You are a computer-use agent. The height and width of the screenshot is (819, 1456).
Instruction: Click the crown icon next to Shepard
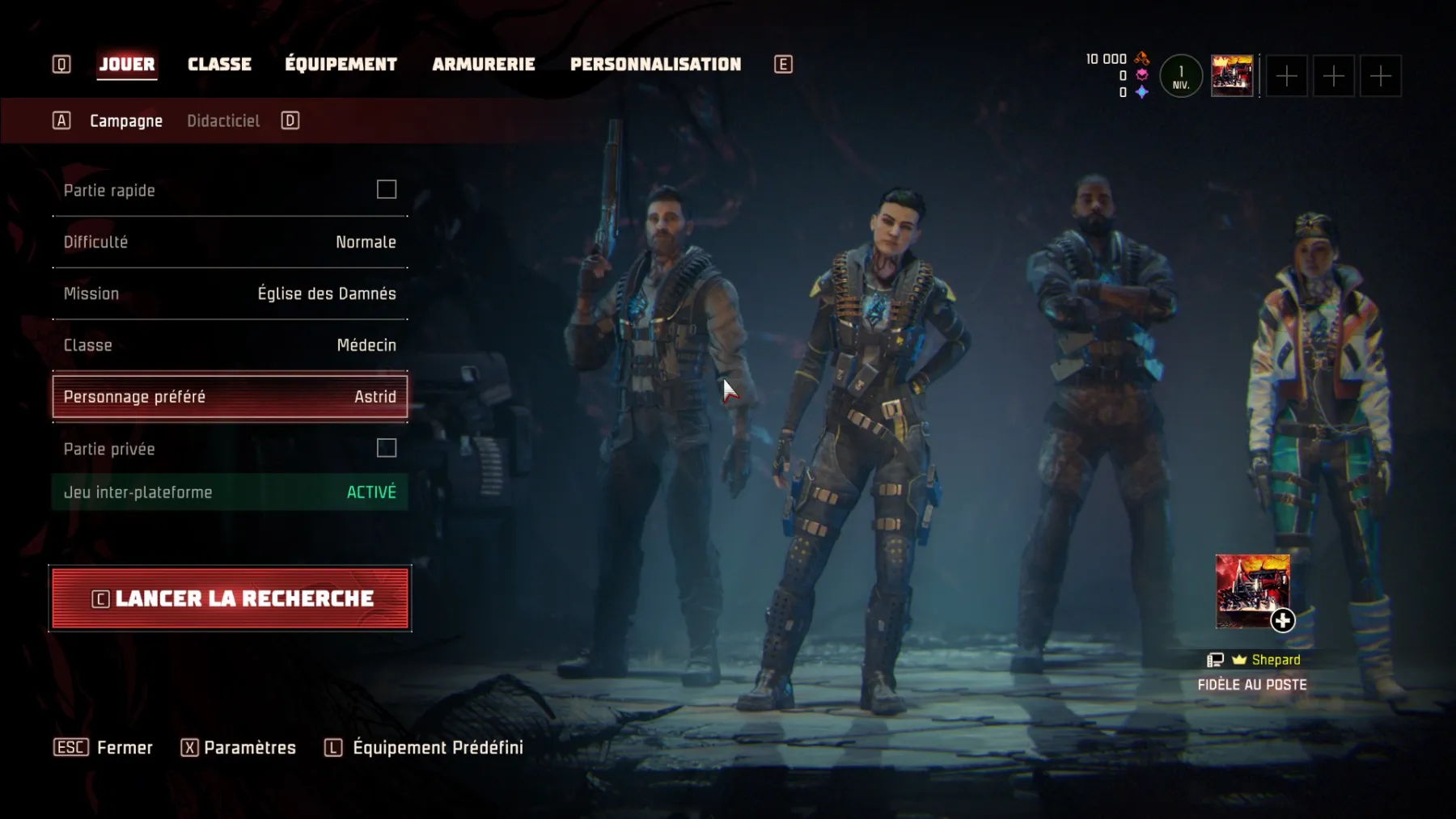[1238, 660]
